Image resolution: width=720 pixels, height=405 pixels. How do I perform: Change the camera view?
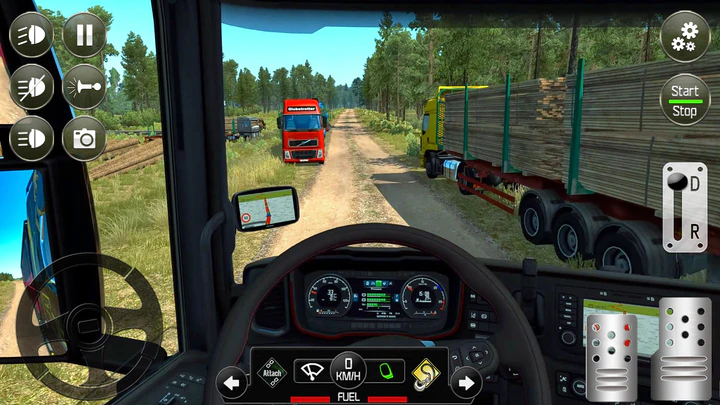[x=84, y=138]
